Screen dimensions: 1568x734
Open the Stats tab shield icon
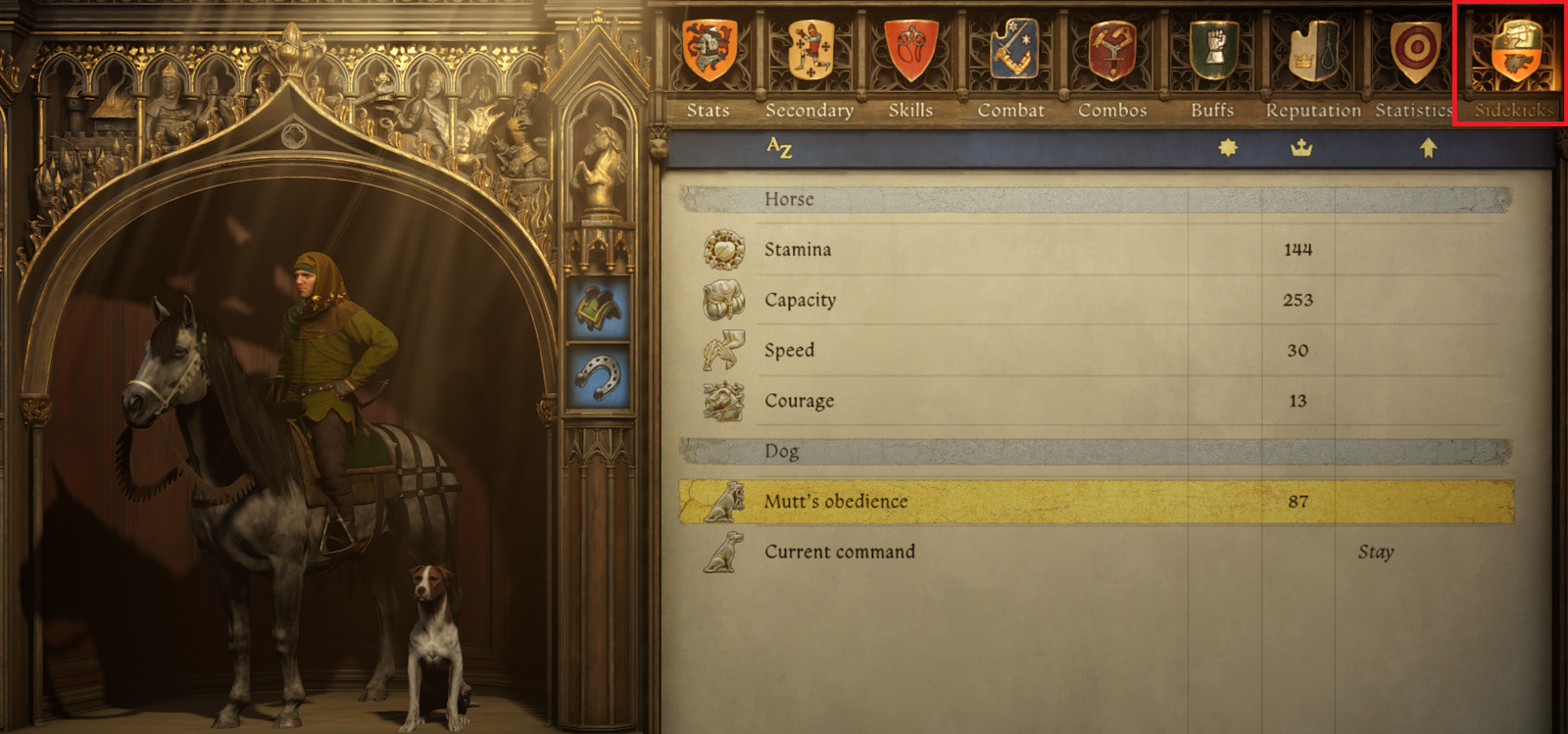709,46
